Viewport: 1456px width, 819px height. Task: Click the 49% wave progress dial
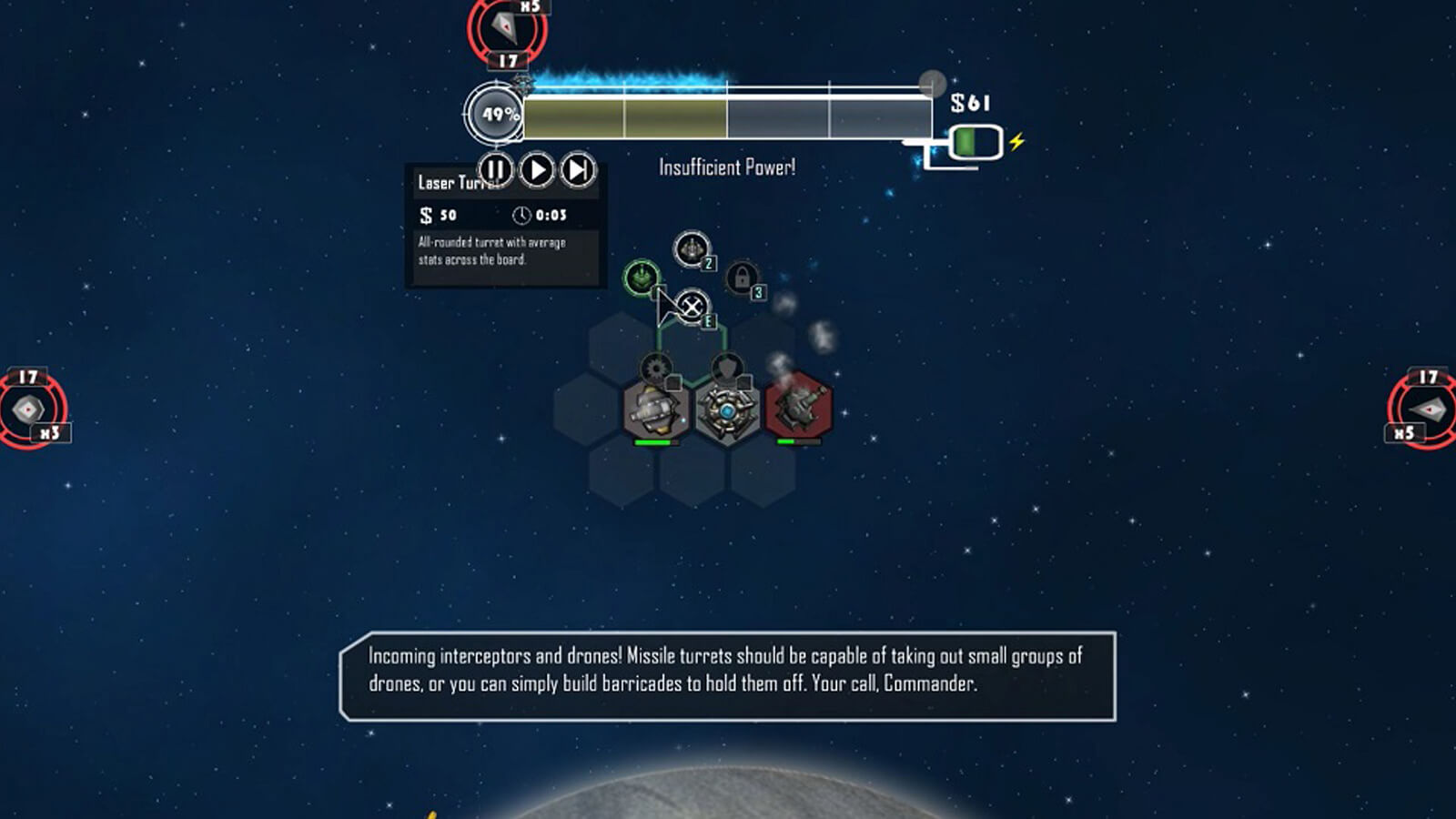point(495,115)
